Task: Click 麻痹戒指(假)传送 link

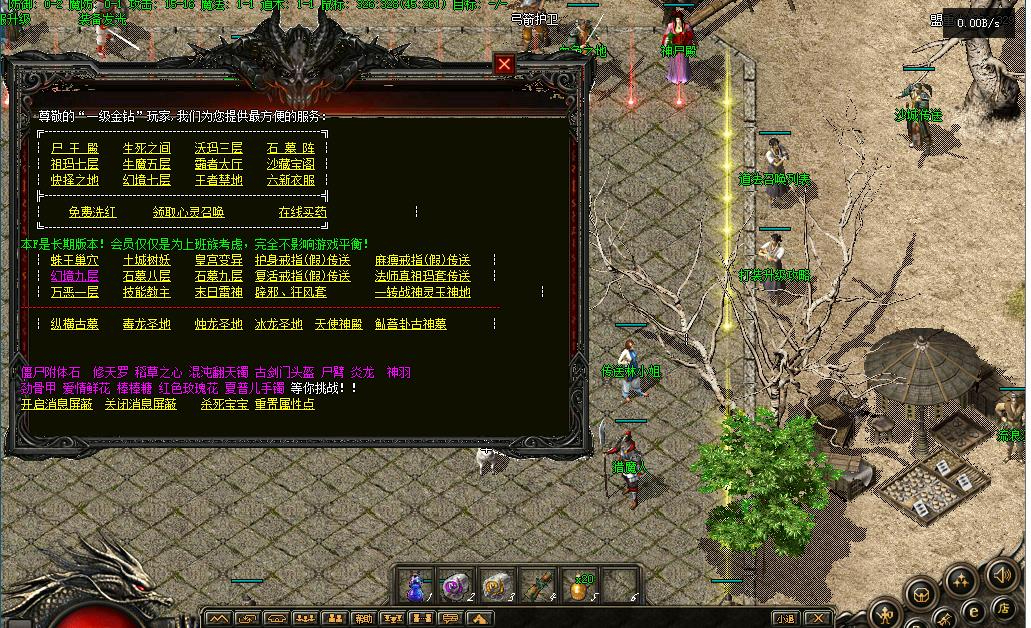Action: click(x=422, y=260)
